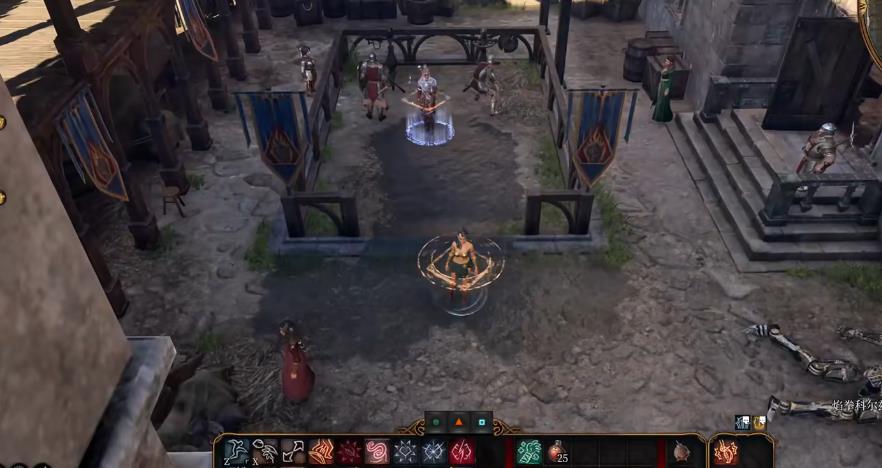882x468 pixels.
Task: Cast the pink swirl ability
Action: click(x=377, y=452)
